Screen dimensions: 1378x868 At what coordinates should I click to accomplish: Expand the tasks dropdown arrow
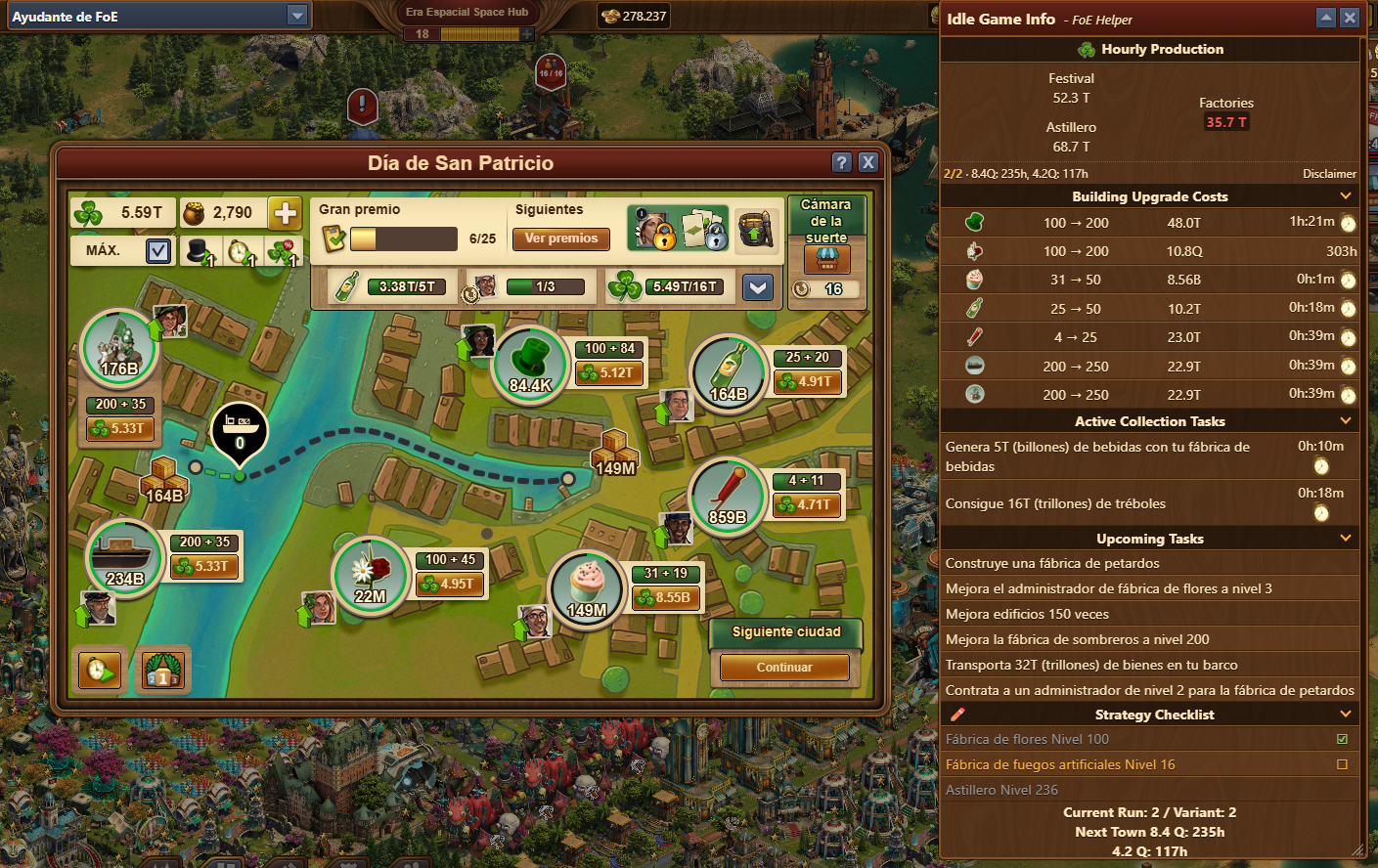pyautogui.click(x=758, y=286)
